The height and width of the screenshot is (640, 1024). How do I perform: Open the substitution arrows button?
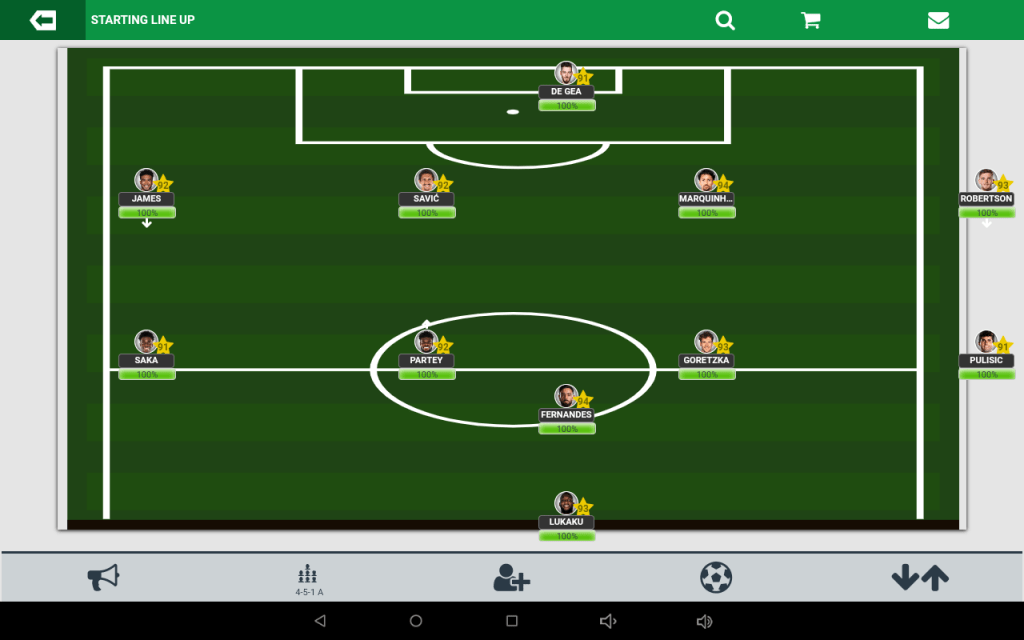[x=920, y=577]
